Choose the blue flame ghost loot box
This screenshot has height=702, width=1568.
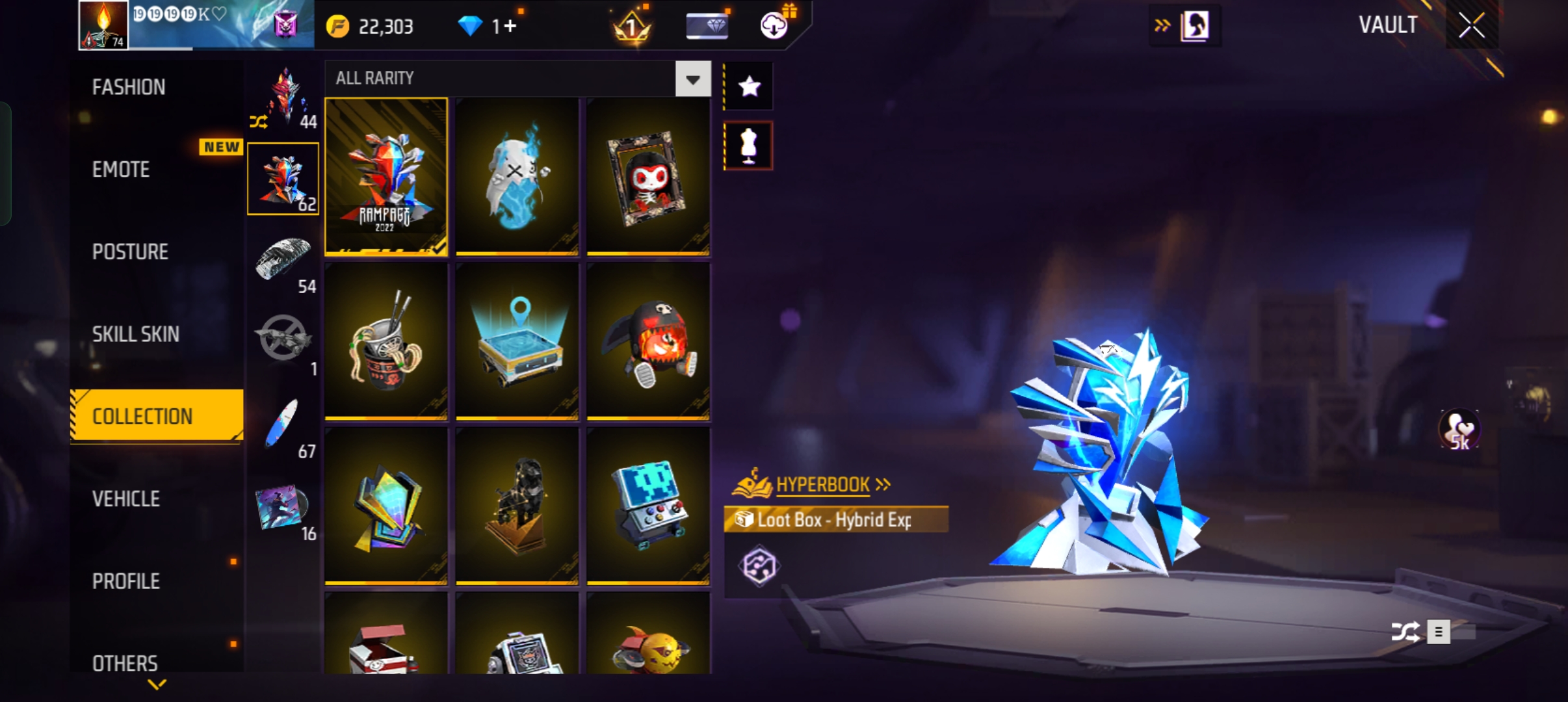coord(517,176)
